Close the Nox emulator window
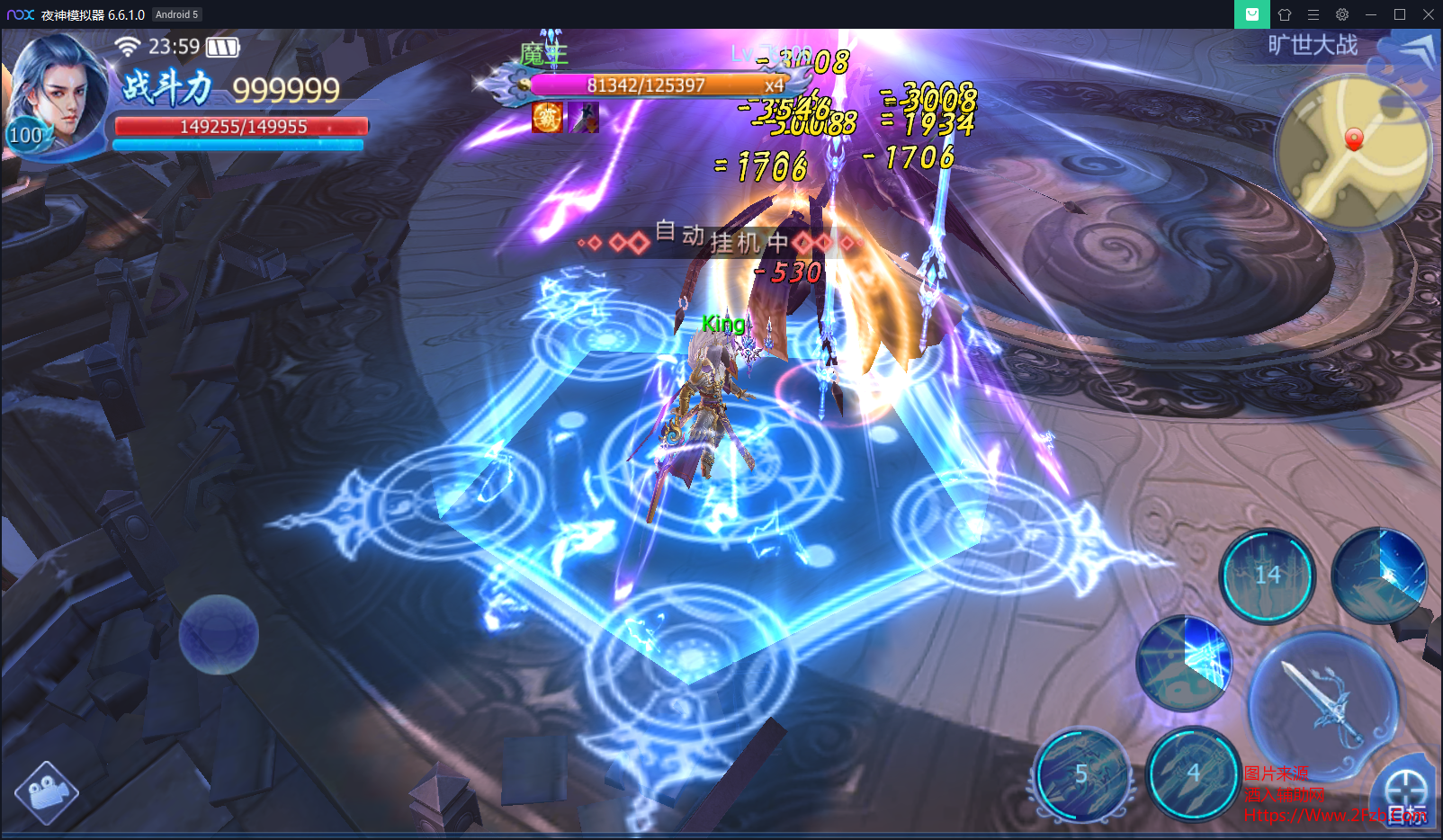This screenshot has height=840, width=1443. tap(1428, 14)
